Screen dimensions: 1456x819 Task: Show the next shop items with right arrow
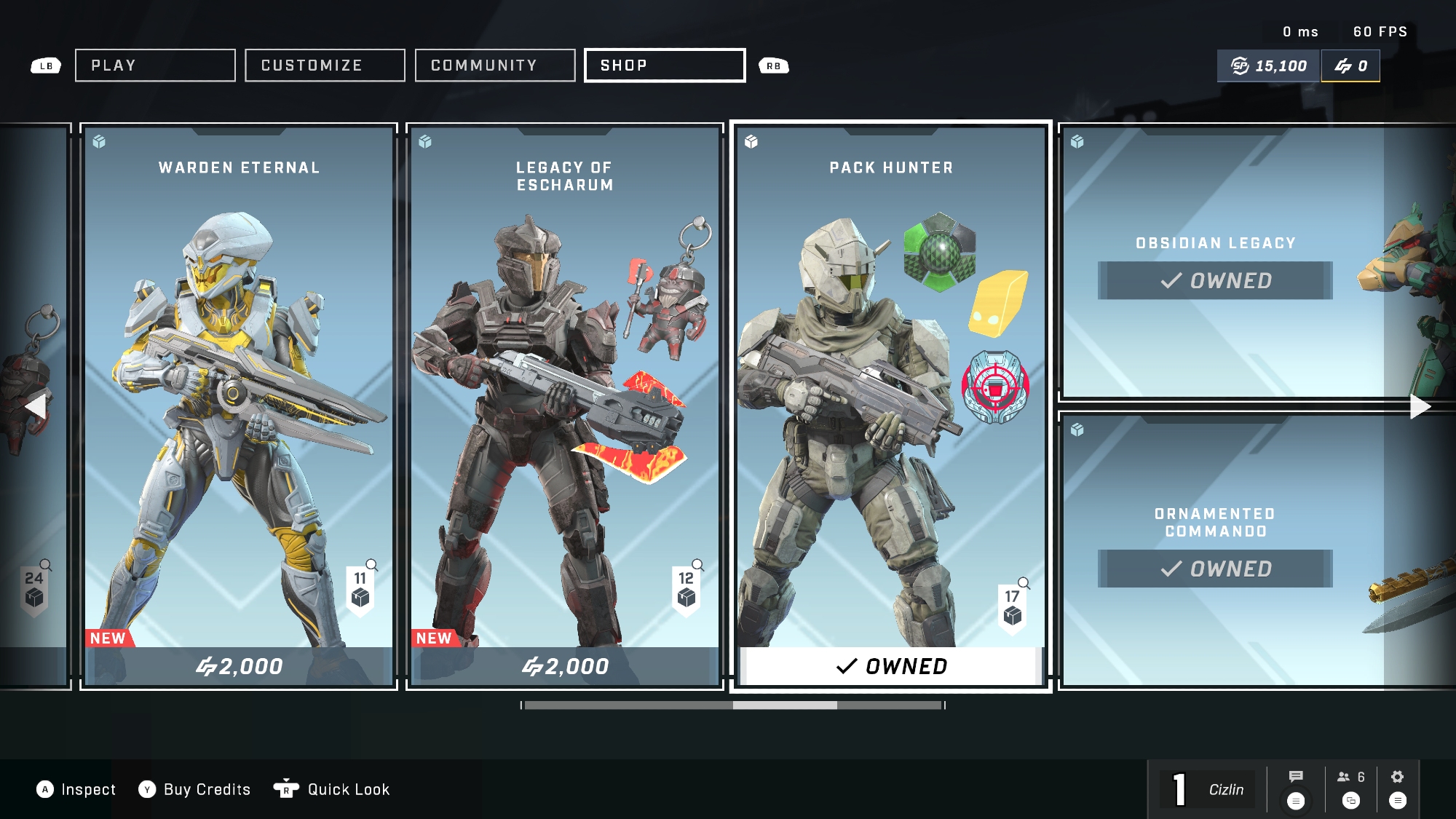pos(1420,406)
